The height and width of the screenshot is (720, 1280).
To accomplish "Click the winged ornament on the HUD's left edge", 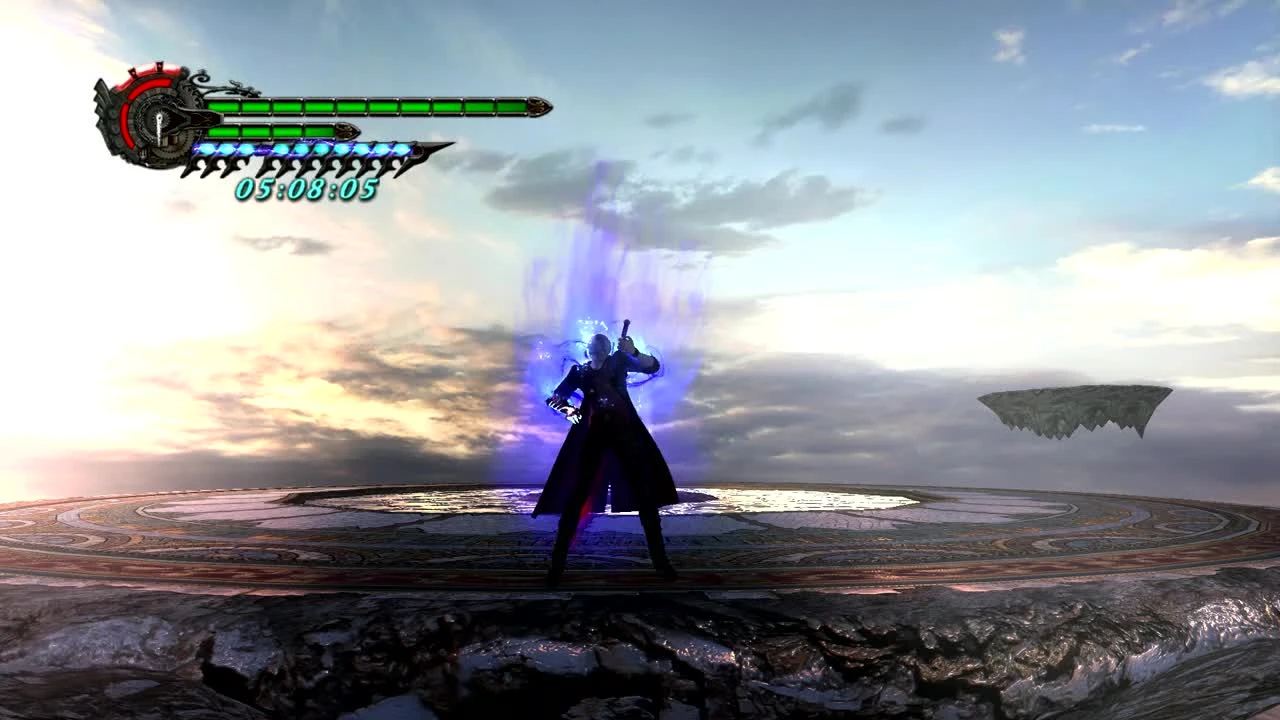I will 101,99.
